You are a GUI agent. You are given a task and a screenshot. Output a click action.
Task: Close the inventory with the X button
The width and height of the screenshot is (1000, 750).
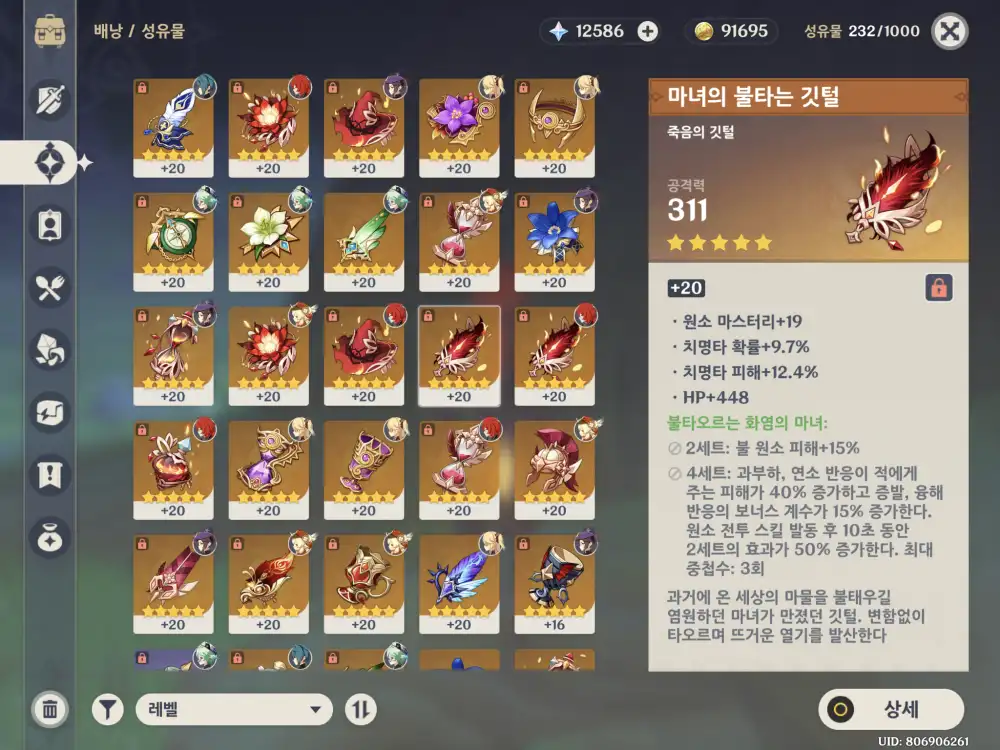949,31
